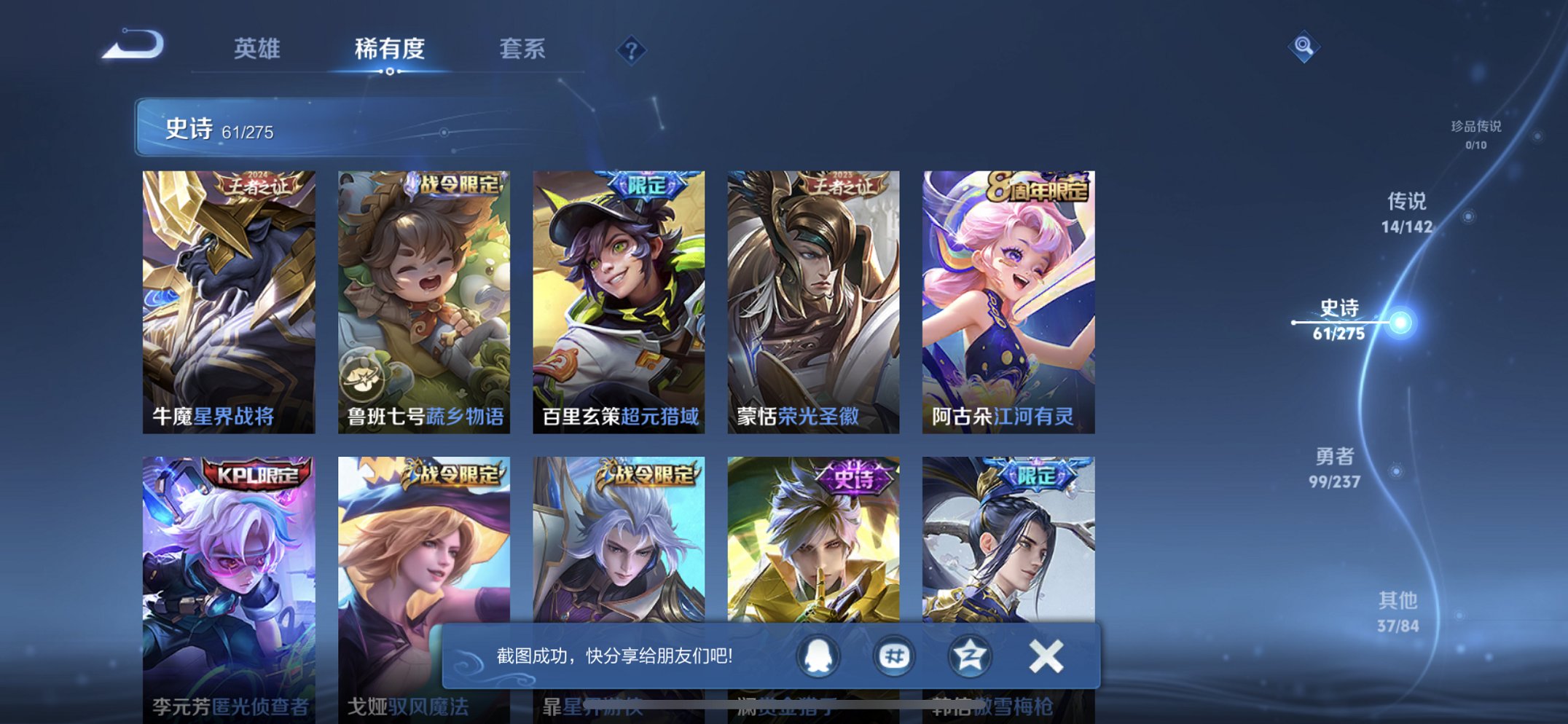Open the 稀有度 dropdown tab
1568x724 pixels.
[x=390, y=48]
